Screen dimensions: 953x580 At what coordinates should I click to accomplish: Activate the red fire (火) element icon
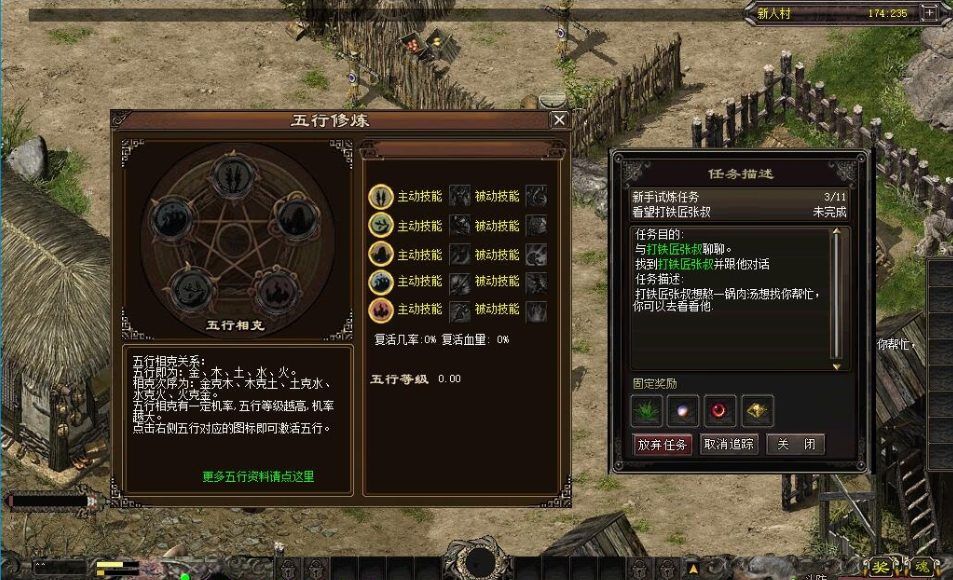(380, 310)
